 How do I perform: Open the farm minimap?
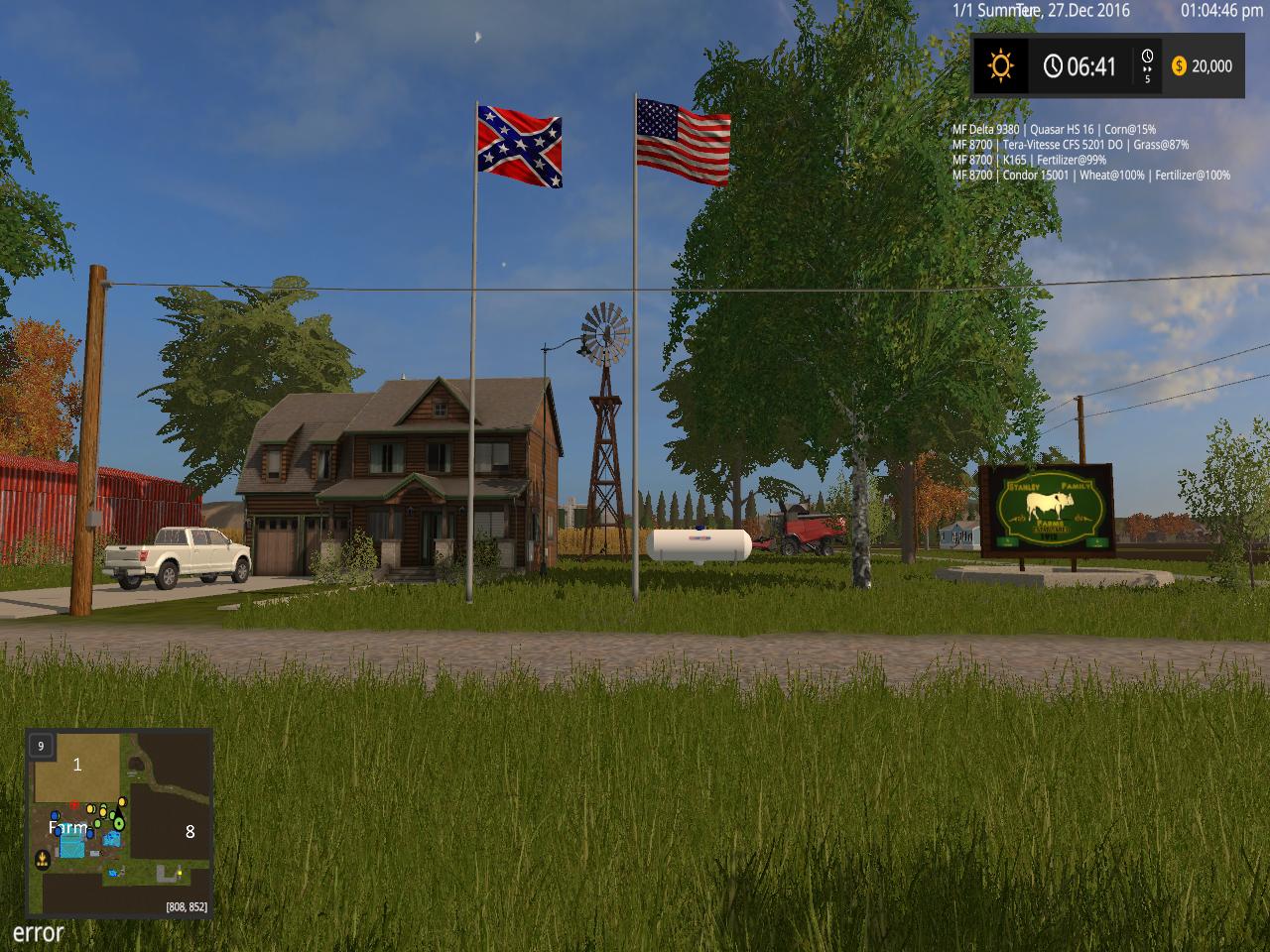(x=119, y=823)
